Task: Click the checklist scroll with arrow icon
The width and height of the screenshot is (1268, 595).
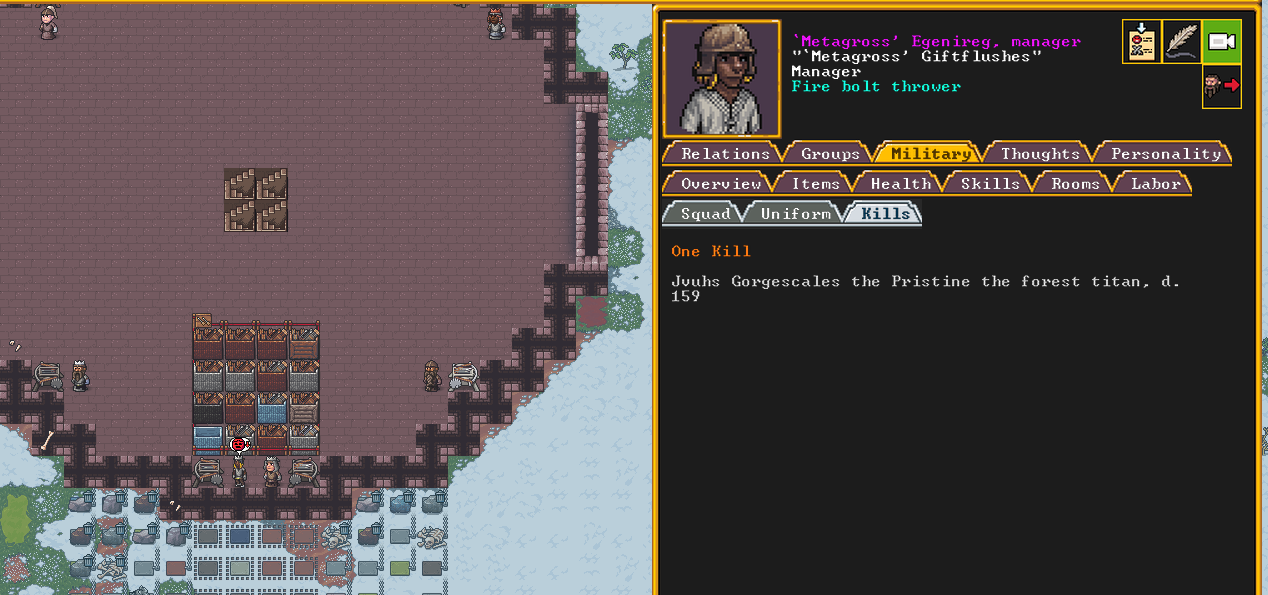Action: pos(1142,42)
